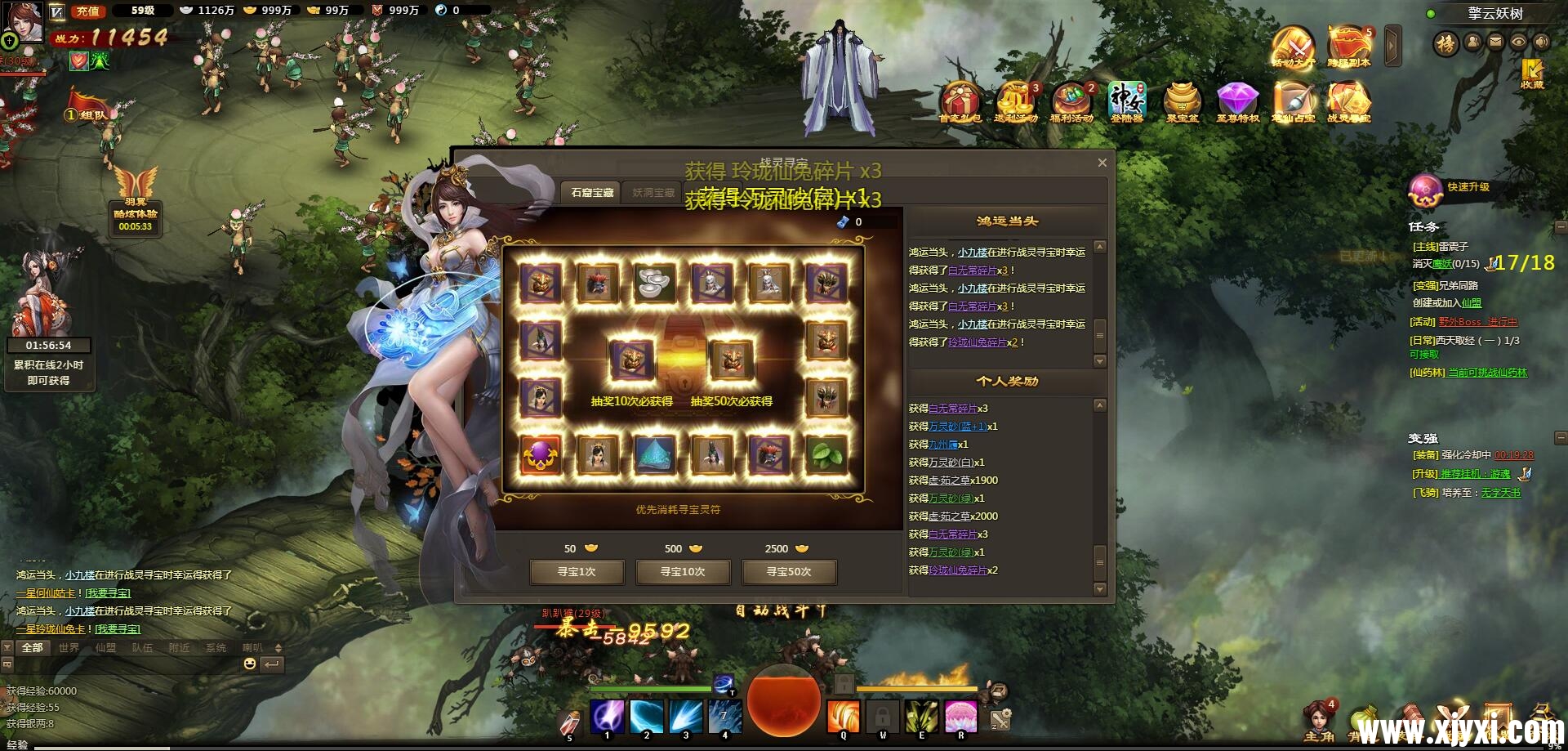The height and width of the screenshot is (751, 1568).
Task: Open the 聚宝盆 treasure bowl icon
Action: (x=1182, y=102)
